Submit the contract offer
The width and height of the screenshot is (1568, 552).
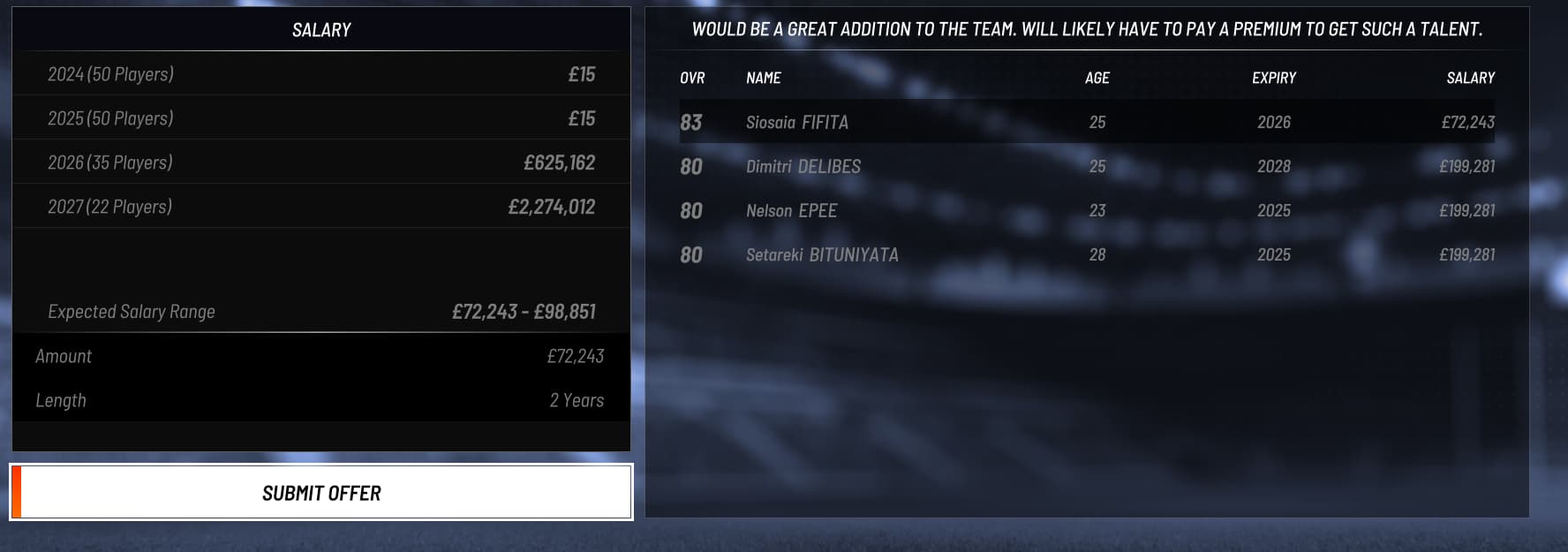click(321, 493)
